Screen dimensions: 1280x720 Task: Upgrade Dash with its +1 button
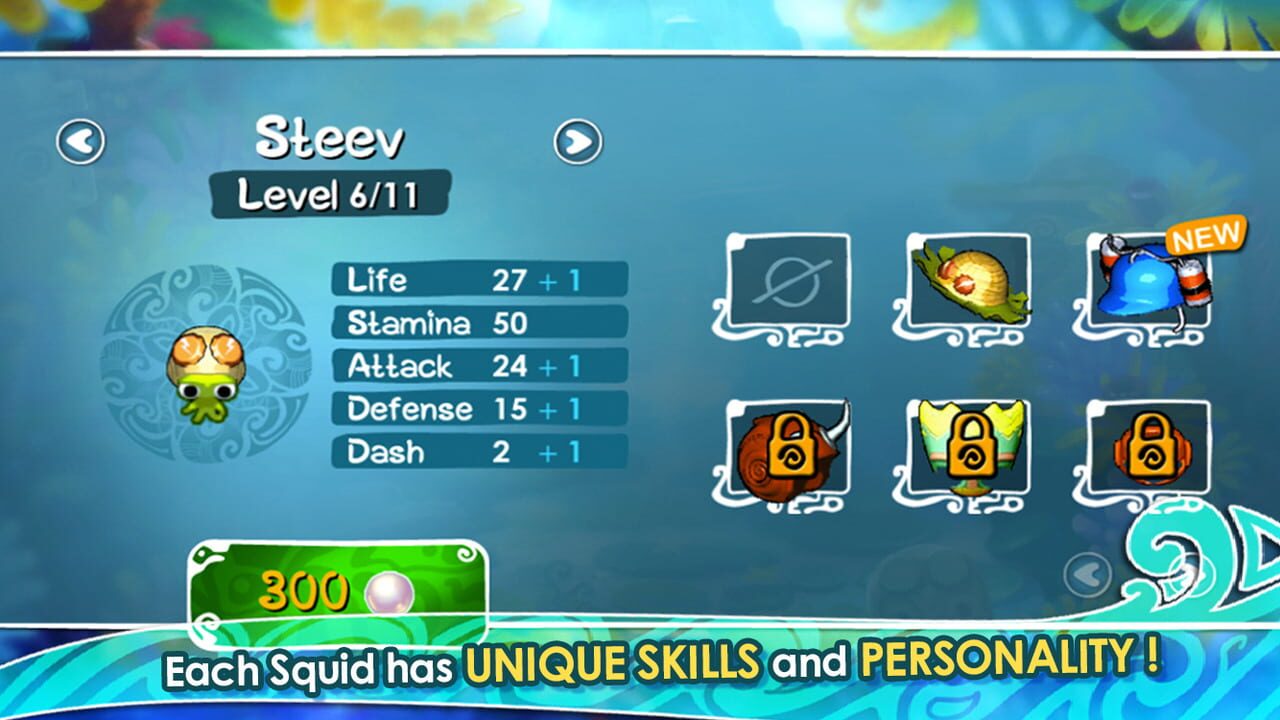click(563, 451)
